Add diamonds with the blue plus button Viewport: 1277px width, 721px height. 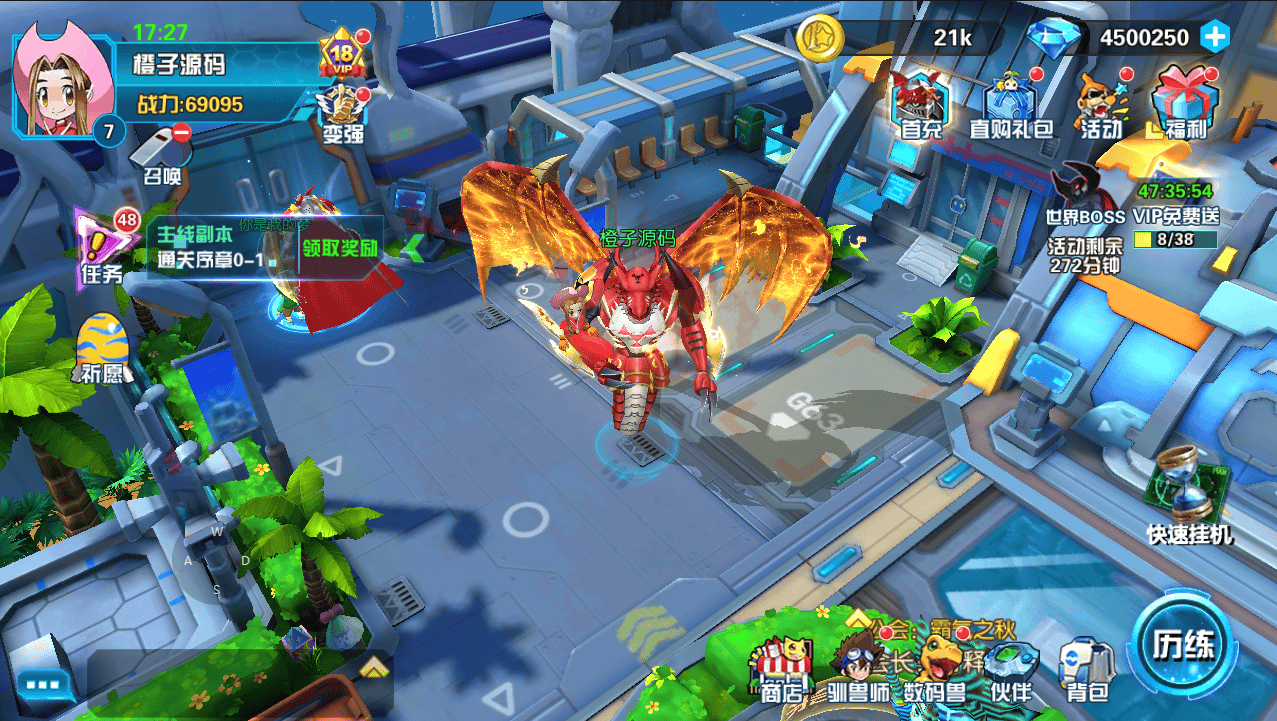pos(1215,38)
